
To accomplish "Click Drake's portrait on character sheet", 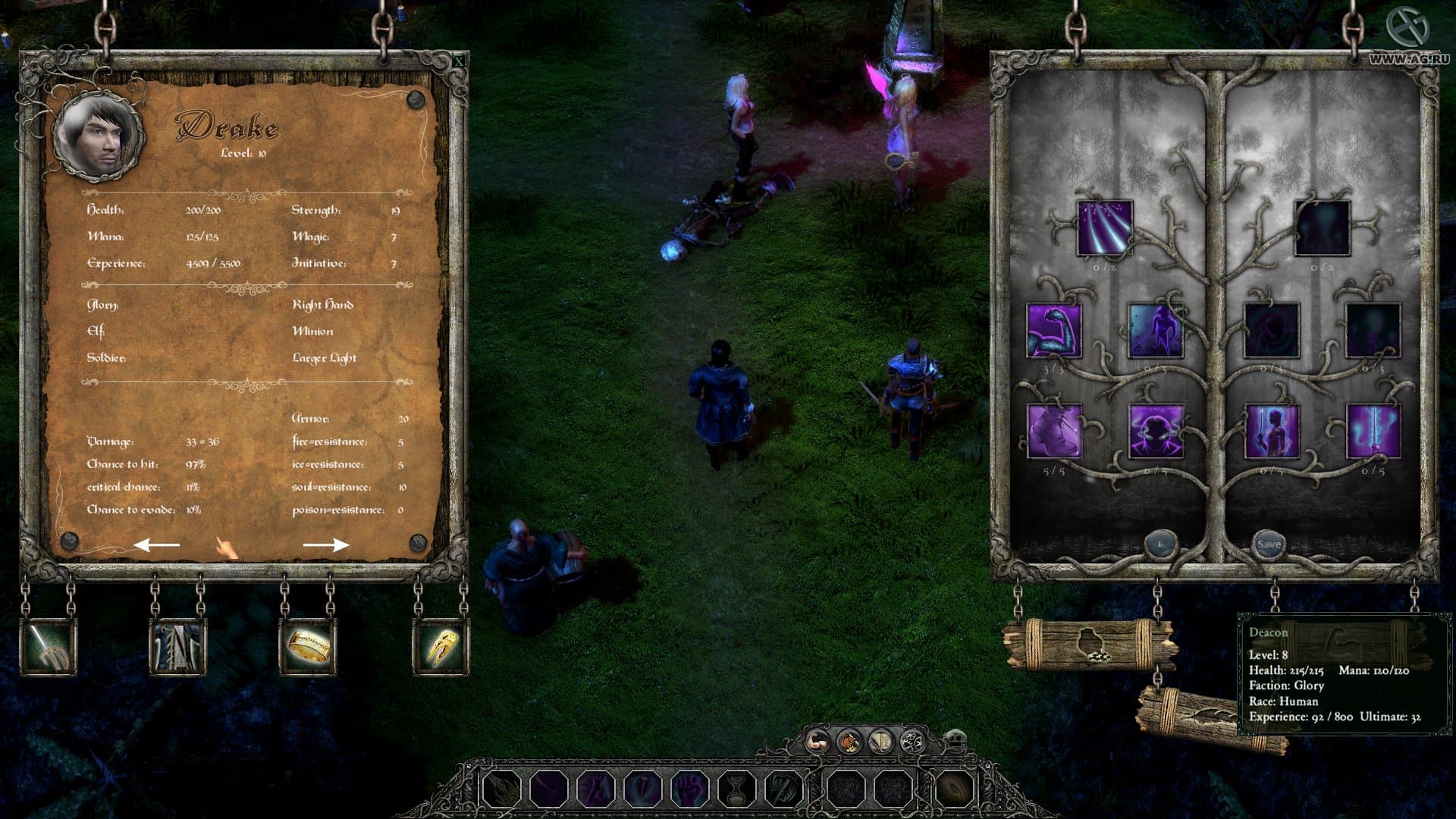I will click(x=98, y=137).
